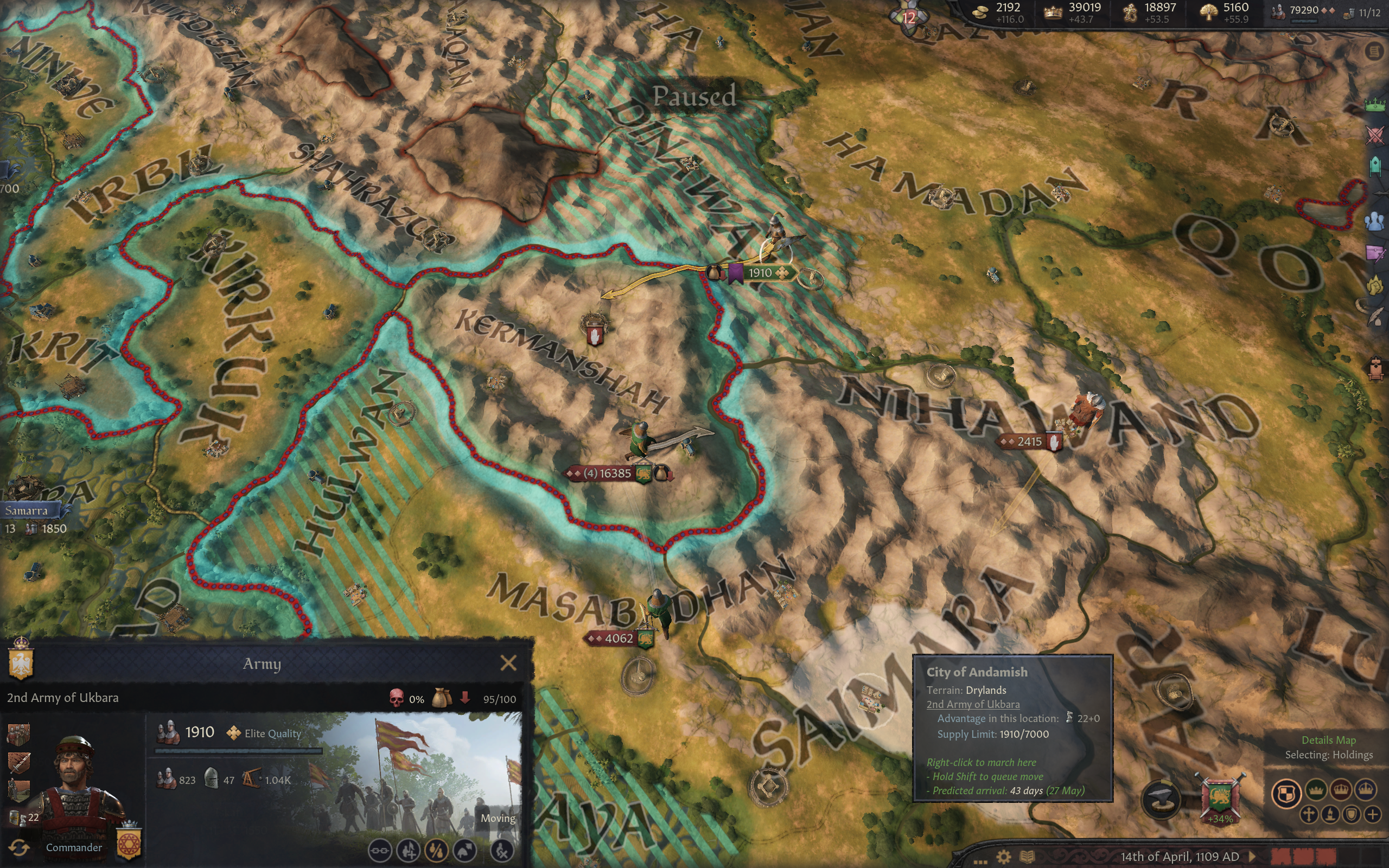The height and width of the screenshot is (868, 1389).
Task: Open the Factions menu with yellow fist icon
Action: pyautogui.click(x=1375, y=285)
